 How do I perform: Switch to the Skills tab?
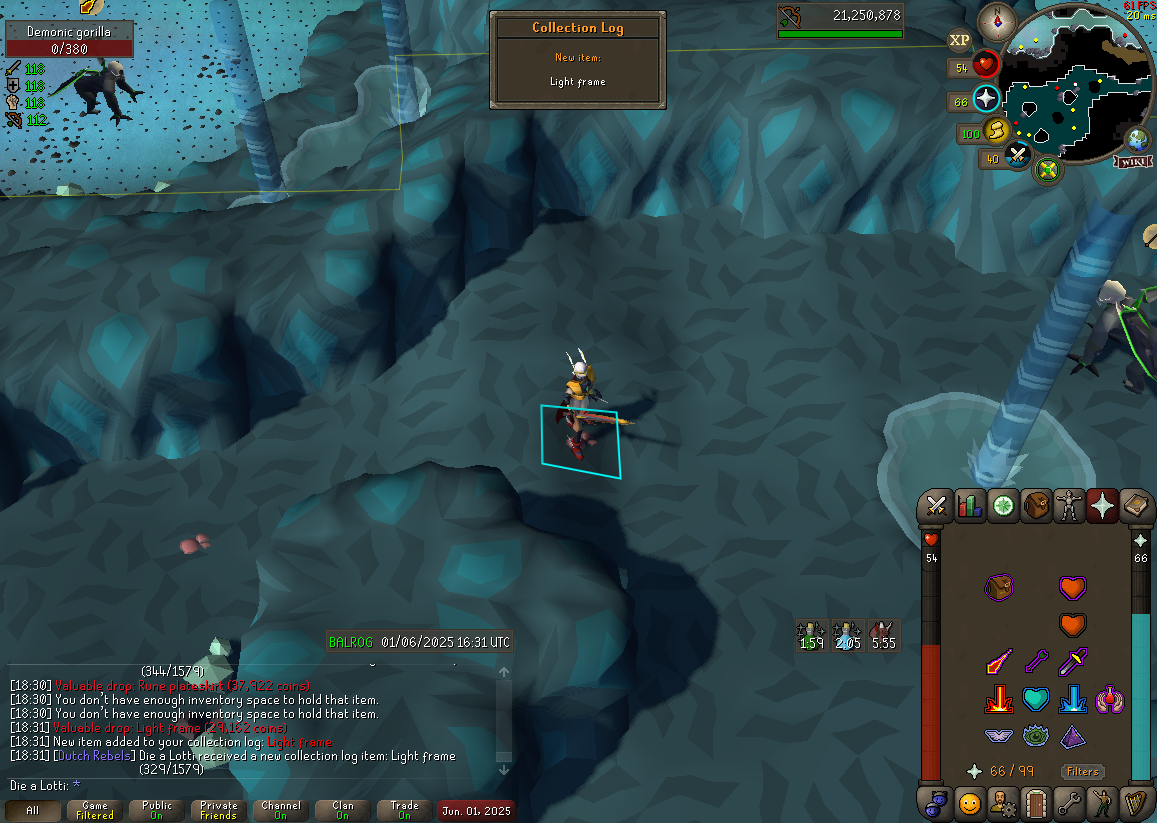pos(970,506)
